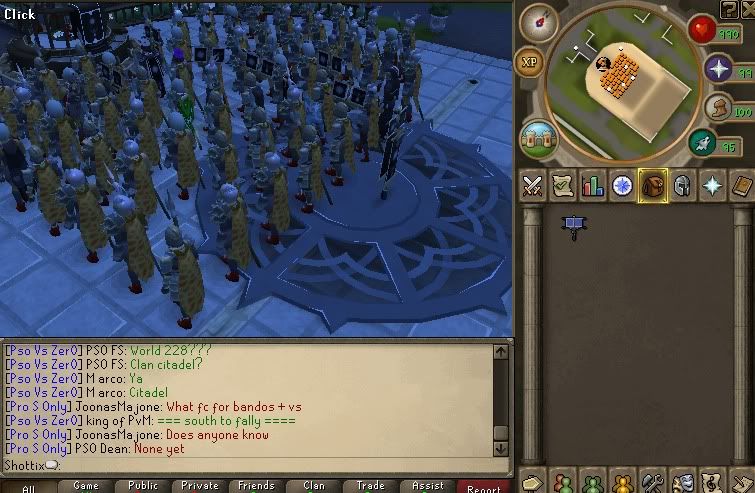Activate the quick prayers orb

point(718,69)
